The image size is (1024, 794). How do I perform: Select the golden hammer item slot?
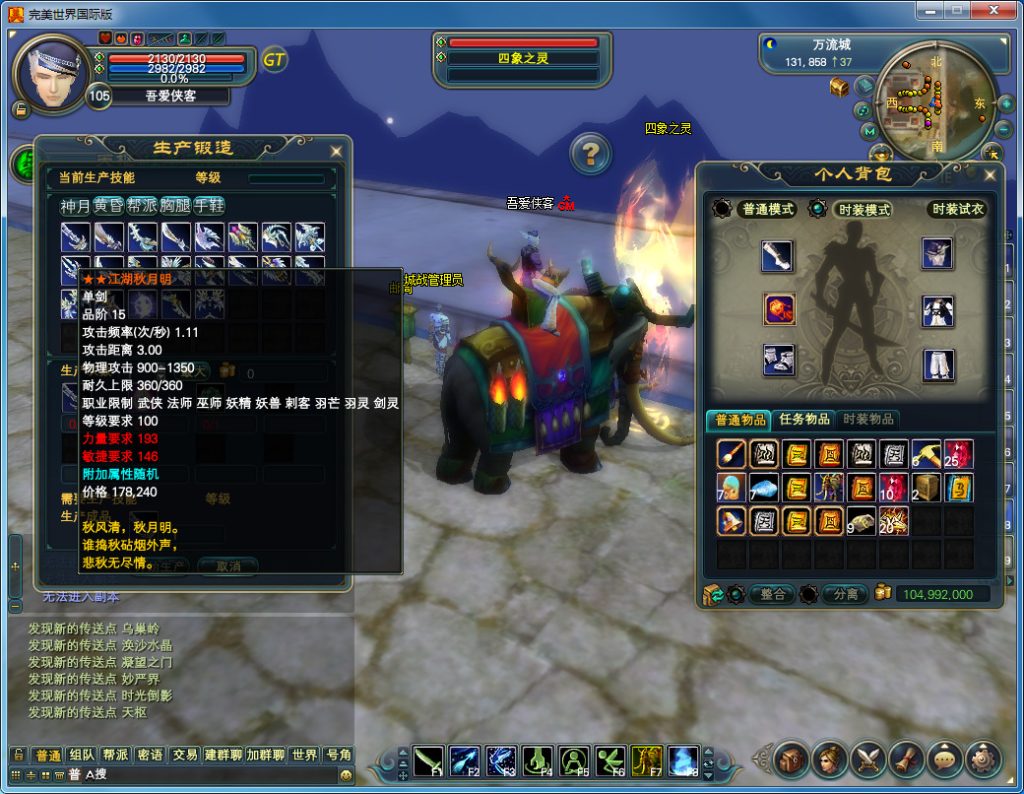click(x=925, y=454)
